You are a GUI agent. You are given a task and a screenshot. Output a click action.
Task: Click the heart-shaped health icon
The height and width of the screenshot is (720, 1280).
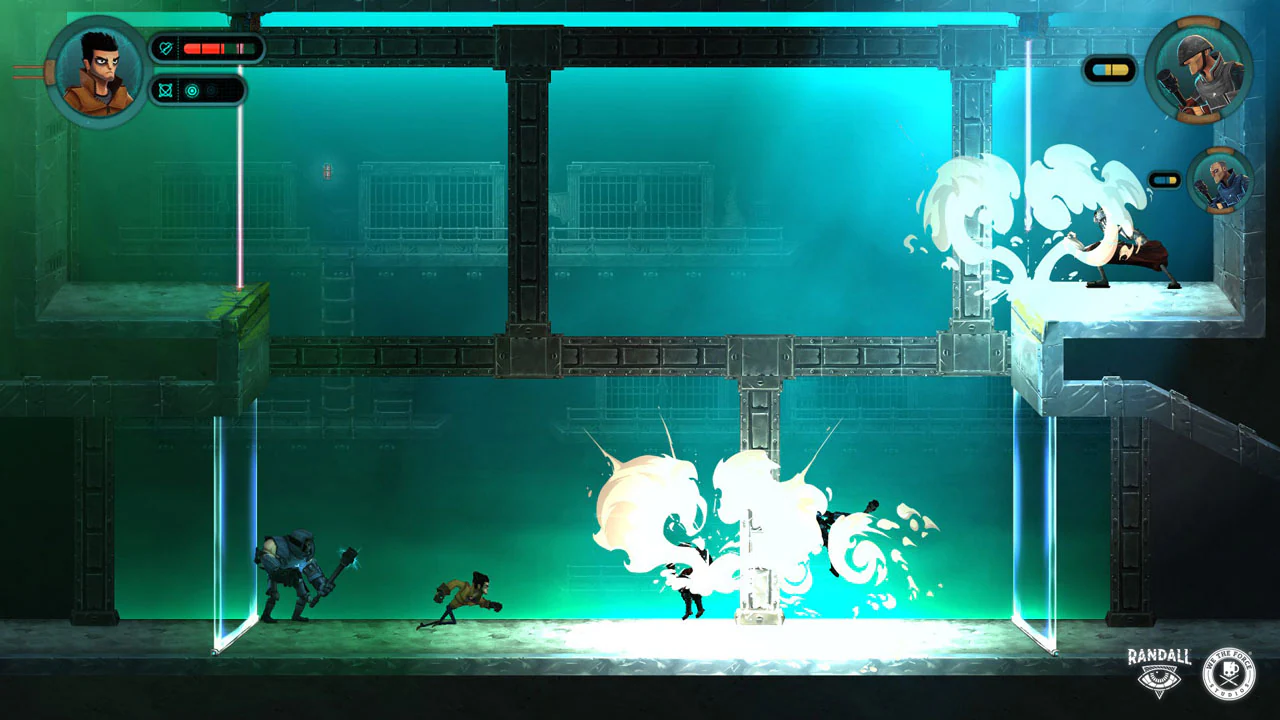click(x=165, y=48)
